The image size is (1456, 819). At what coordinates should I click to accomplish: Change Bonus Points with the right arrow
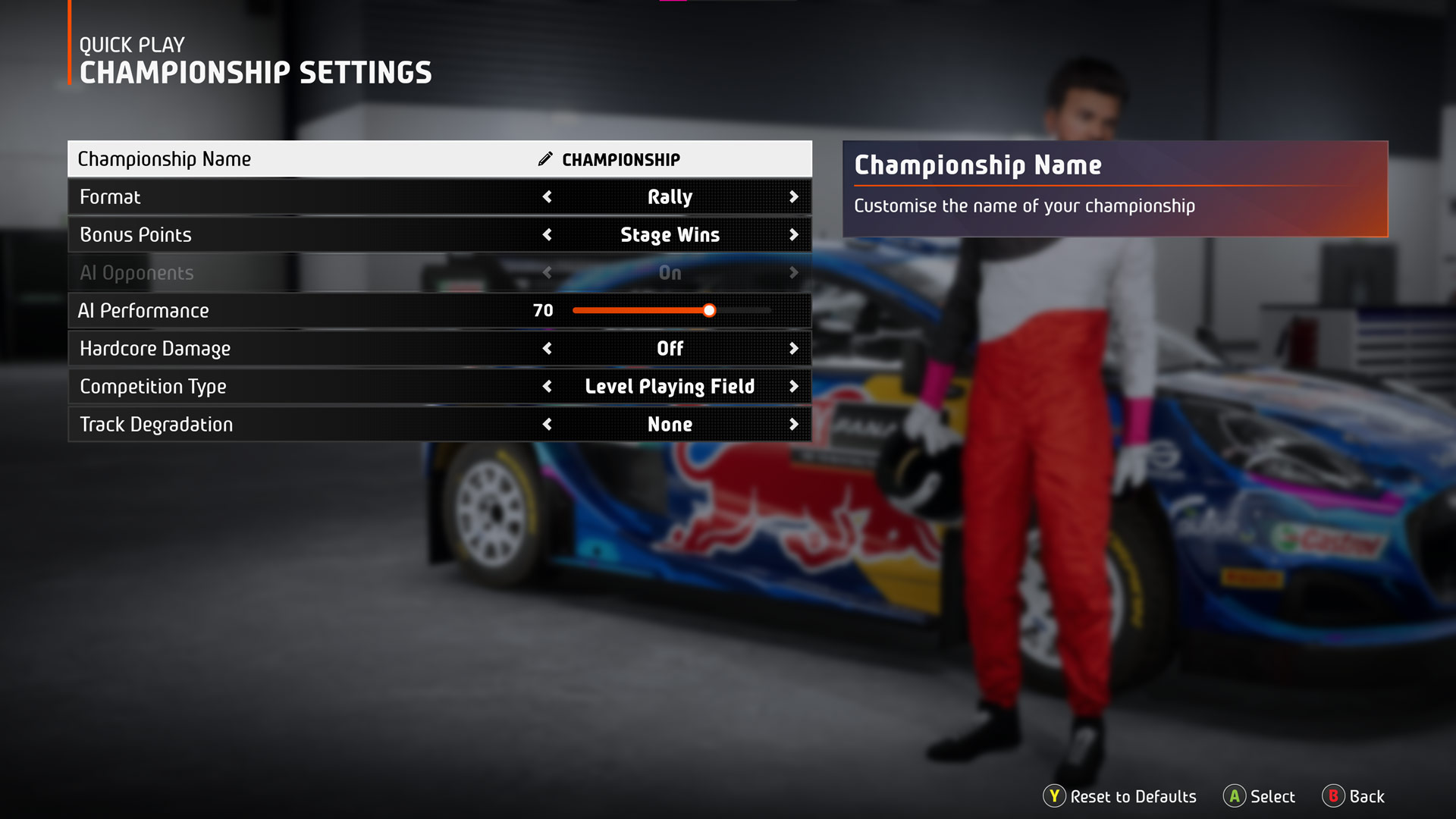pos(793,235)
